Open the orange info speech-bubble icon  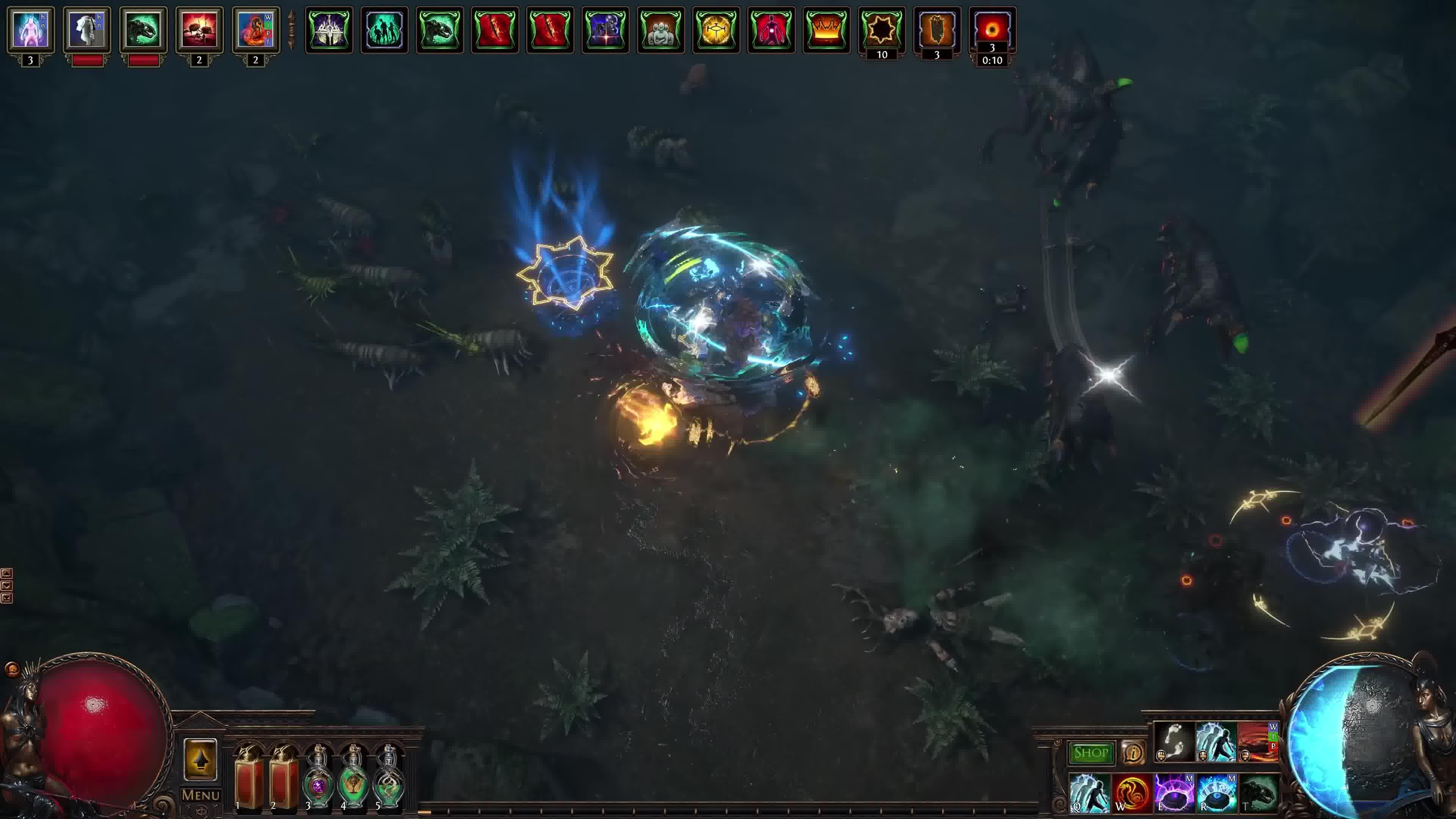(1132, 753)
